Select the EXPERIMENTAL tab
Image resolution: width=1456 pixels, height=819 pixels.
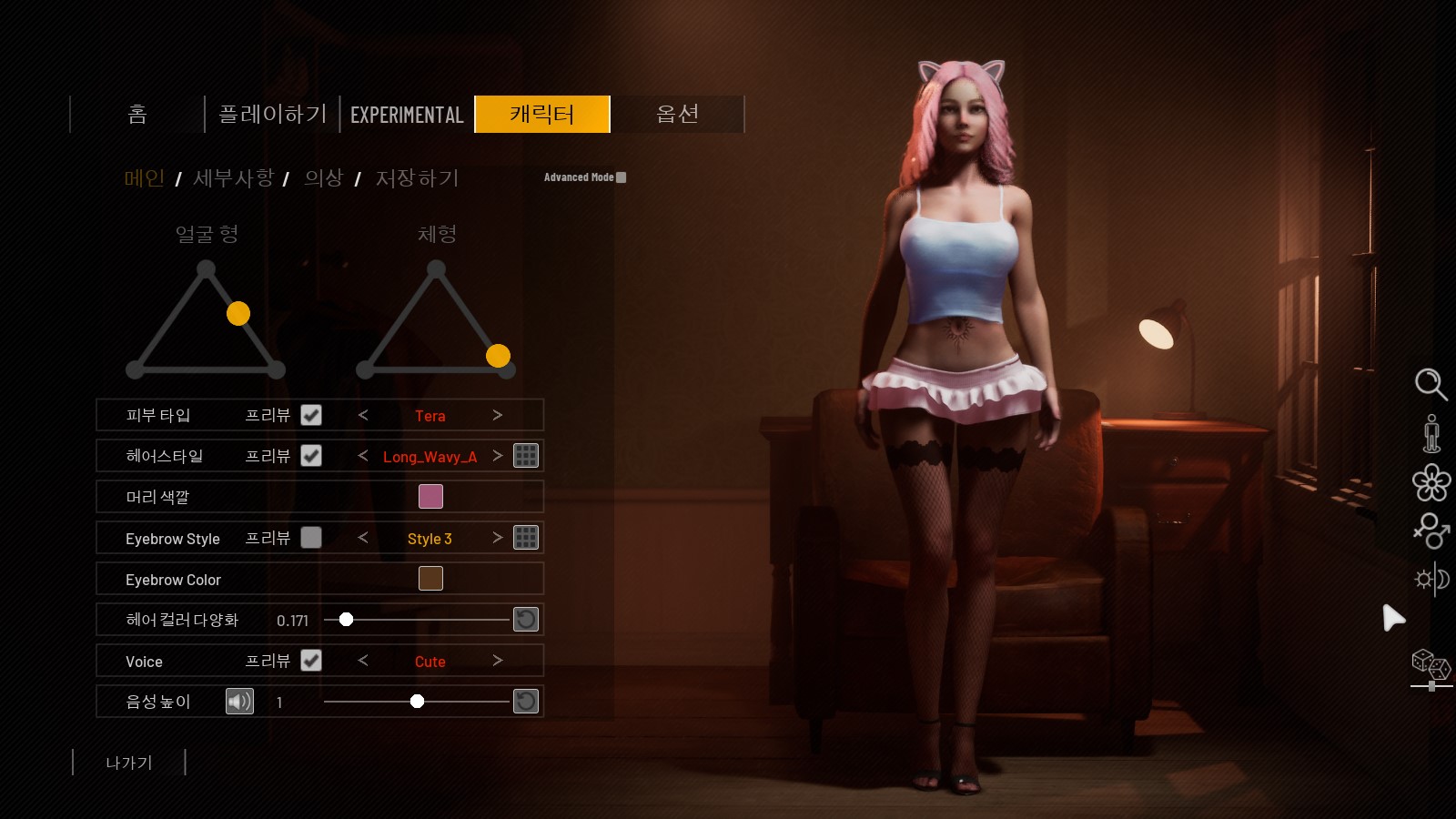pyautogui.click(x=407, y=115)
